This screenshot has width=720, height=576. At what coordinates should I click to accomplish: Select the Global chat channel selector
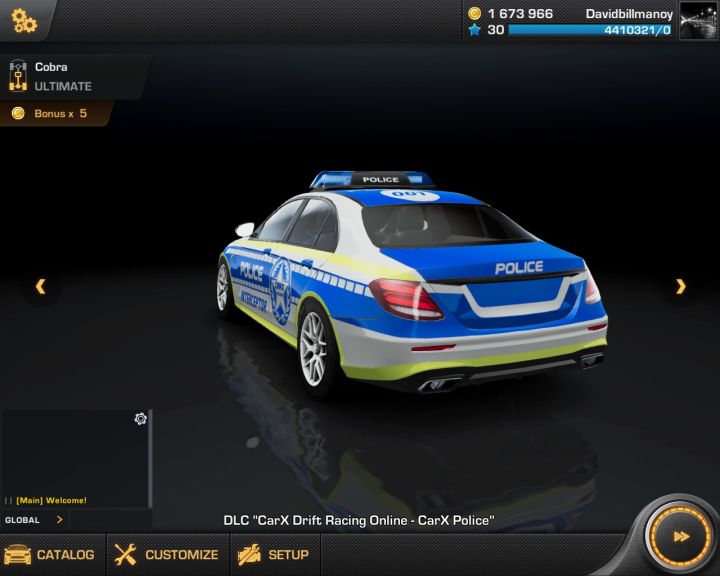click(x=34, y=520)
